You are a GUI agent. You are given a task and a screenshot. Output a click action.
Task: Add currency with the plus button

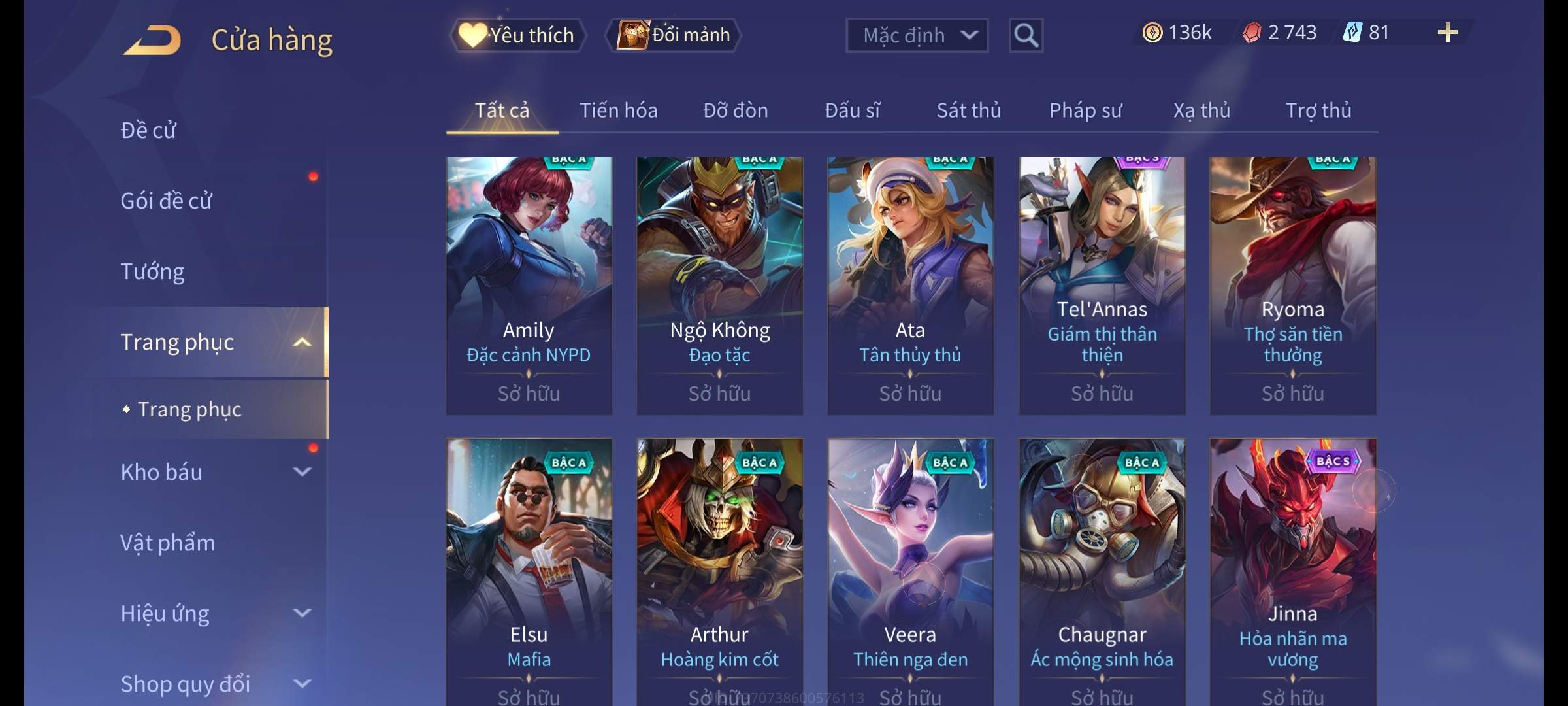(x=1447, y=33)
